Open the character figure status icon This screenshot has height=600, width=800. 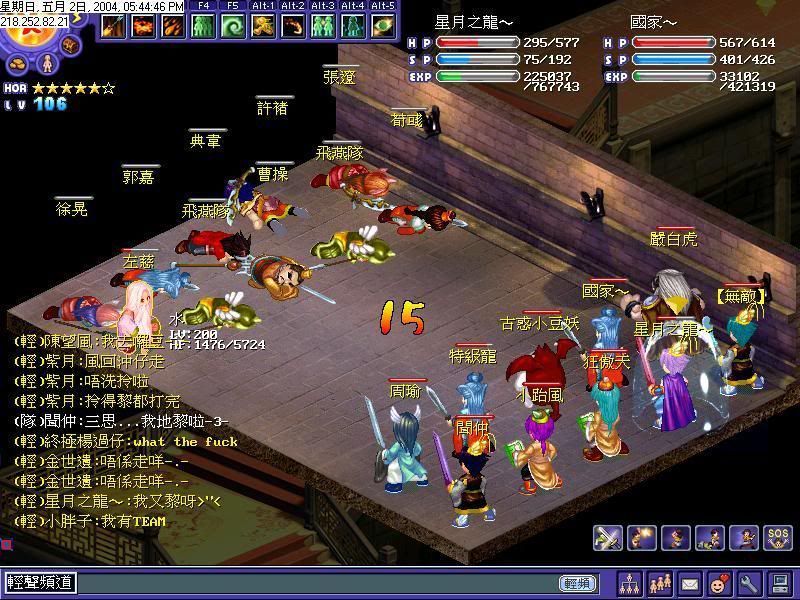(45, 66)
